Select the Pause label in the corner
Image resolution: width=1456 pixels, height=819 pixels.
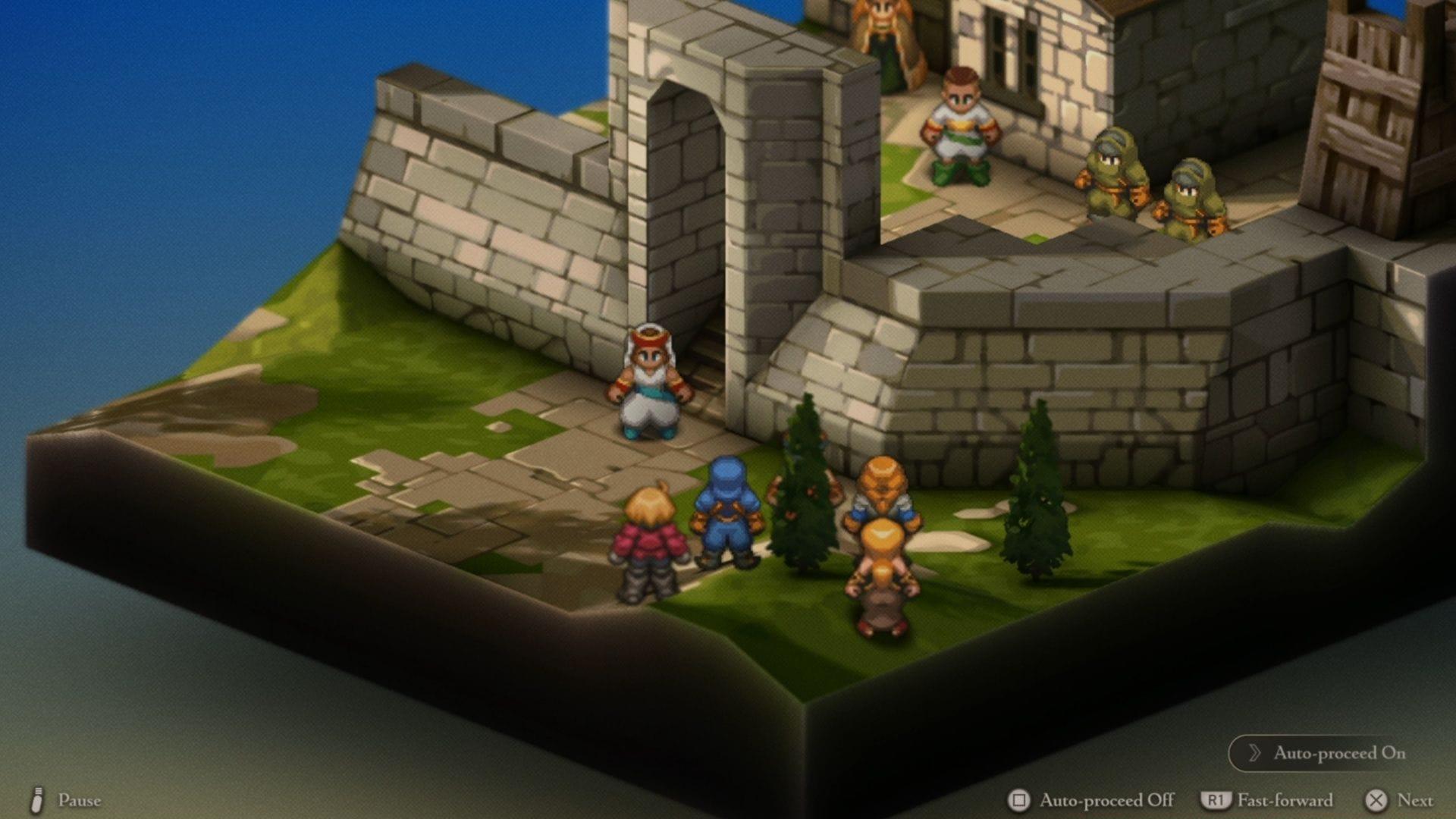(81, 800)
